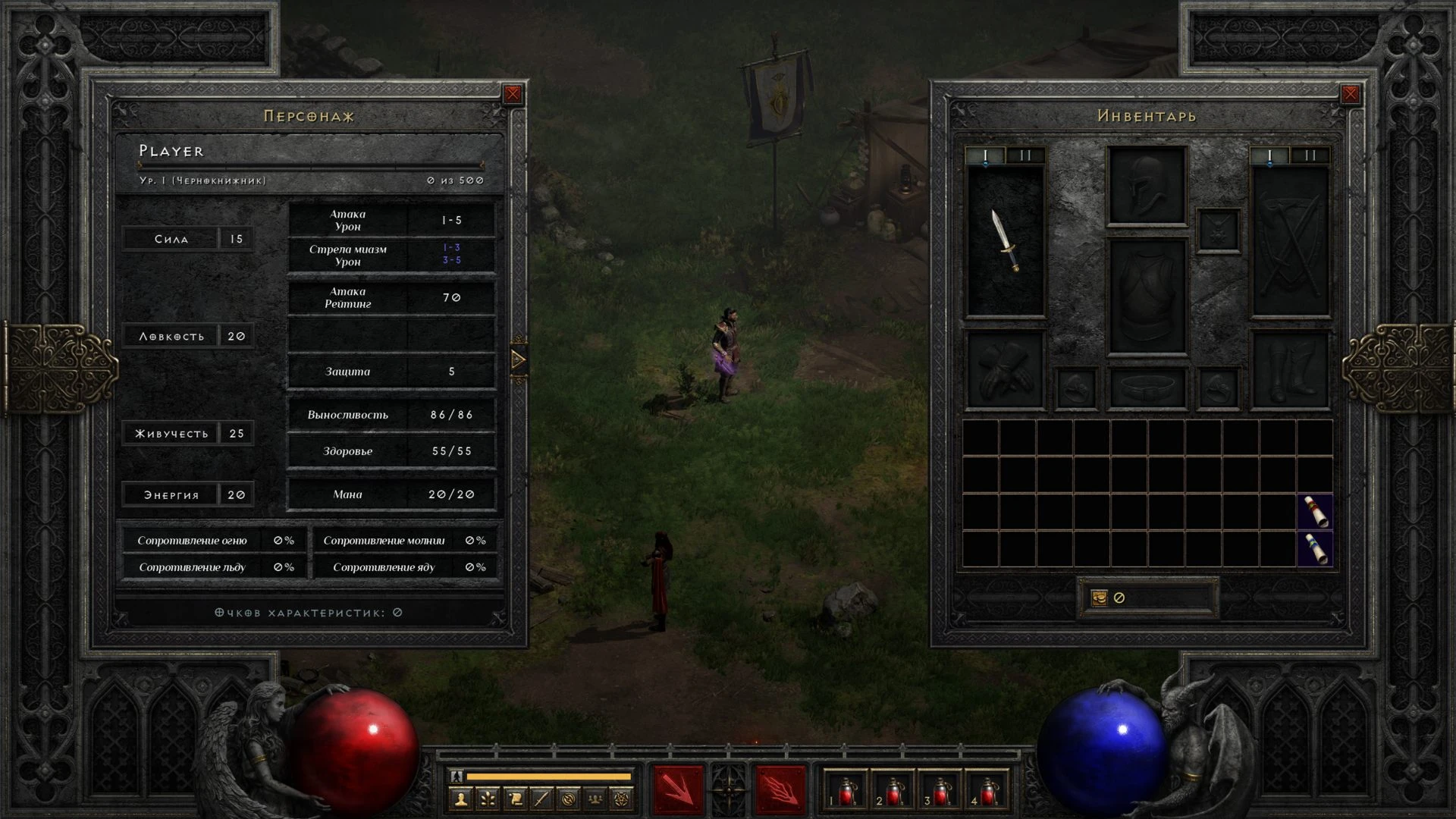Viewport: 1456px width, 819px height.
Task: Toggle the run/walk icon beside the stamina bar
Action: point(457,776)
